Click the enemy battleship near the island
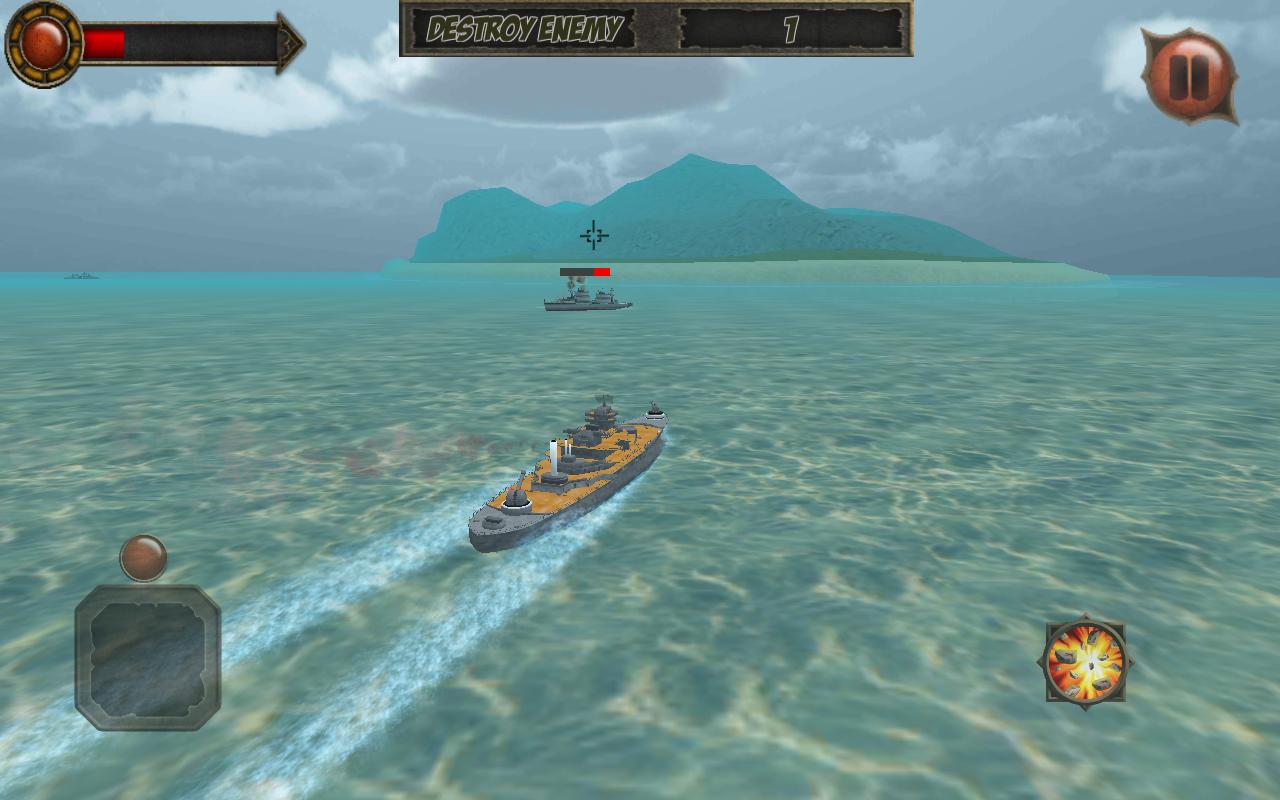The image size is (1280, 800). [585, 298]
